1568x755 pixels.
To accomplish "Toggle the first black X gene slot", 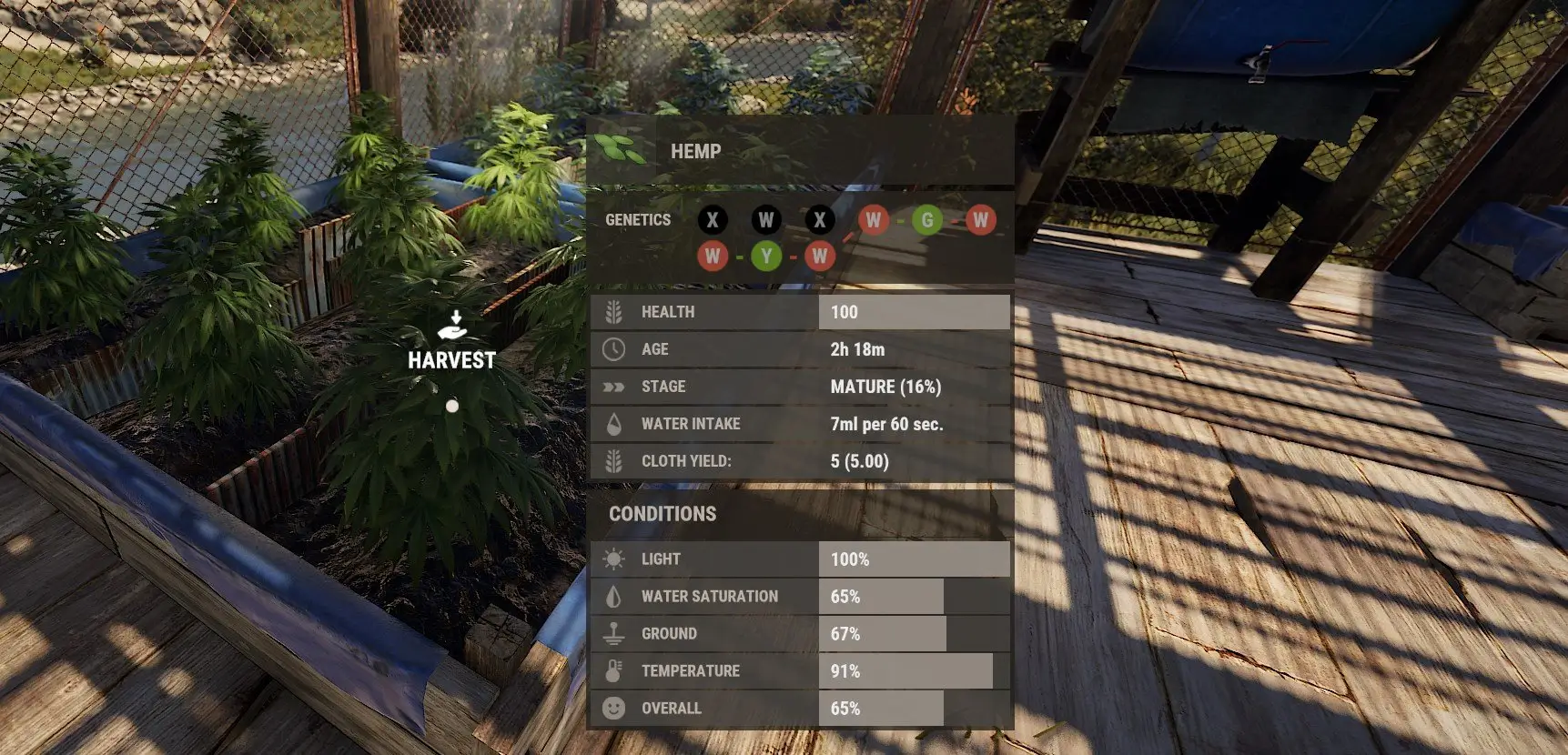I will click(713, 219).
